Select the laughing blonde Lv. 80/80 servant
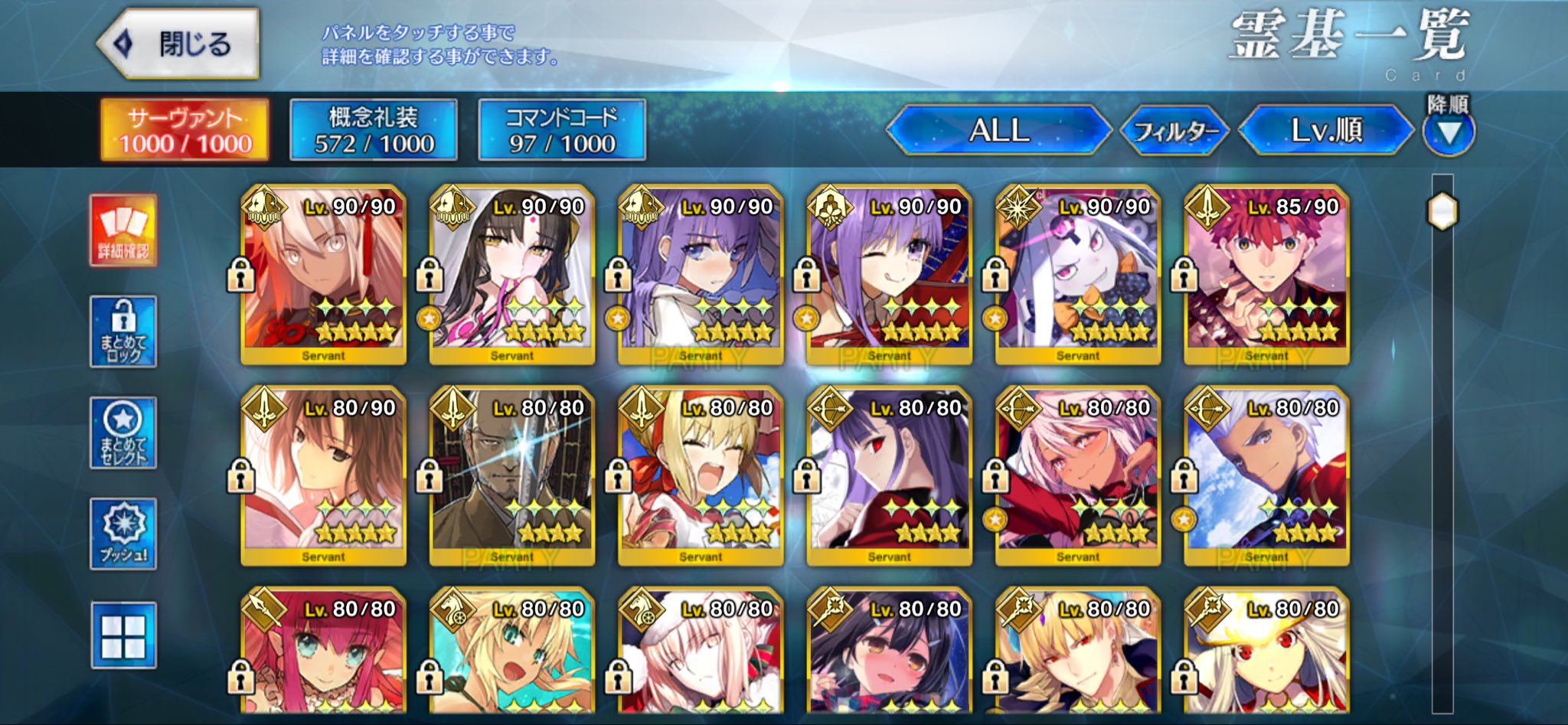1568x725 pixels. point(701,475)
